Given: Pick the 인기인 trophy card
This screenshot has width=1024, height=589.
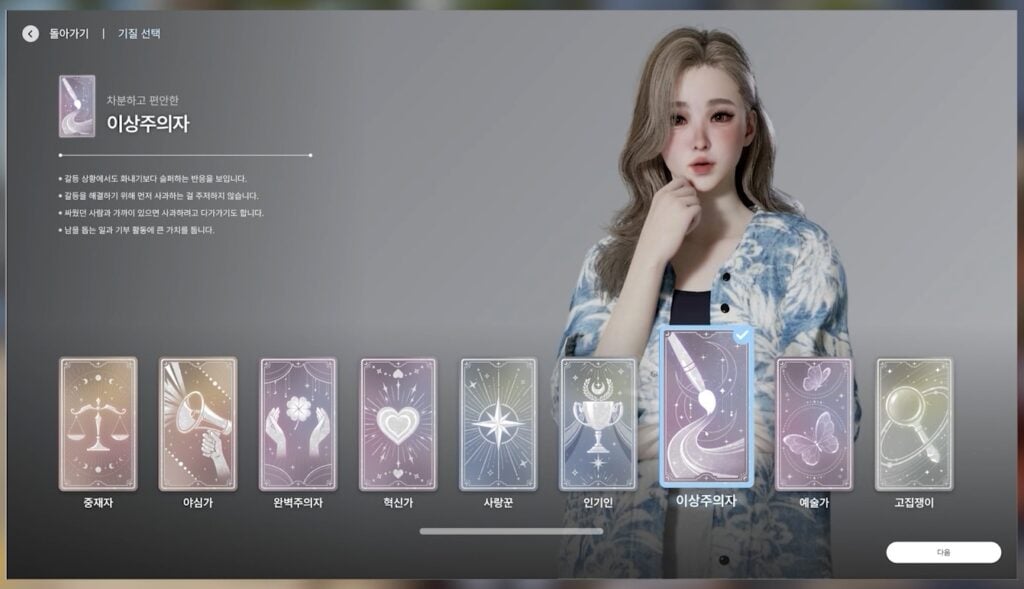Looking at the screenshot, I should (598, 424).
